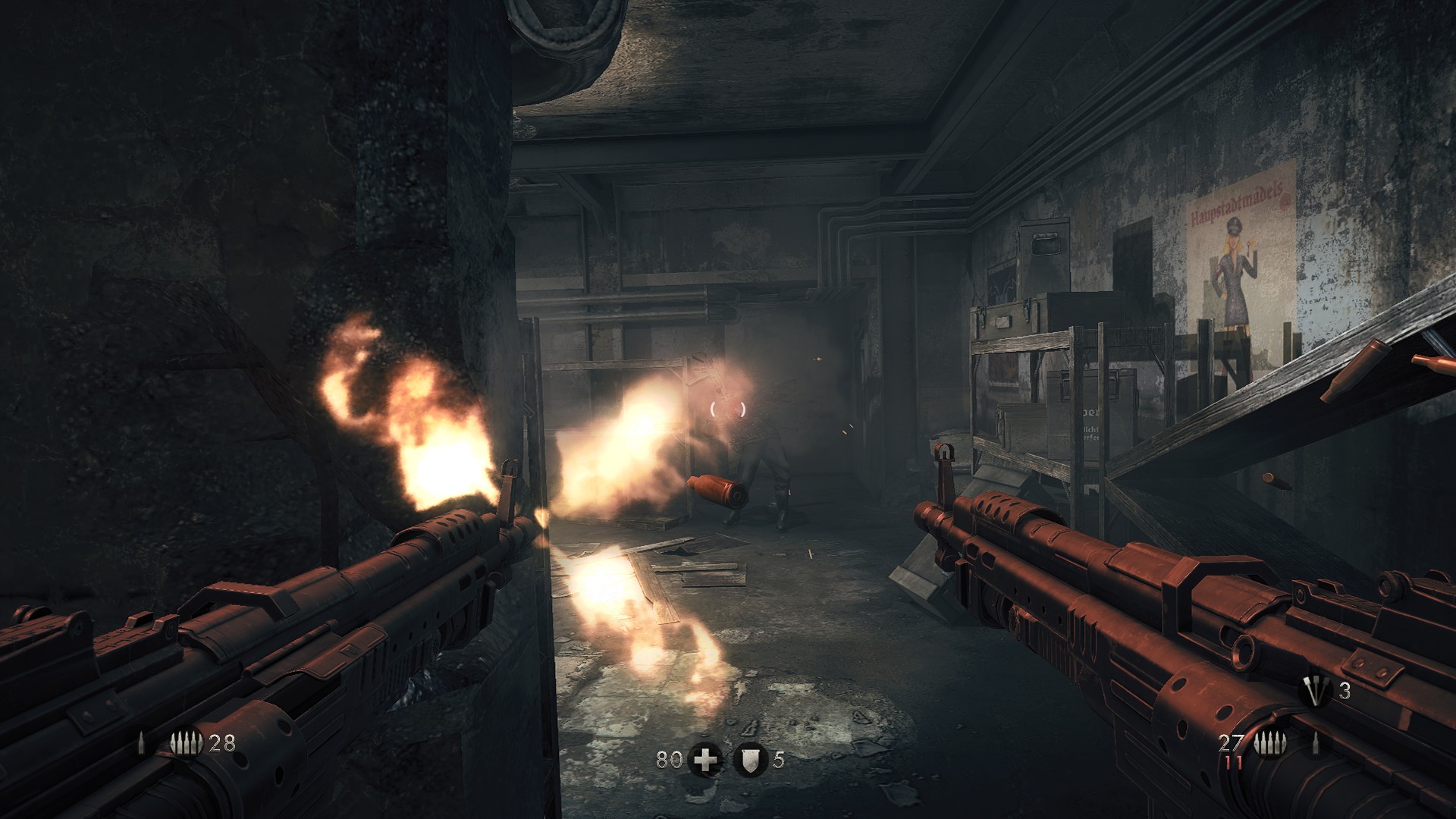The width and height of the screenshot is (1456, 819).
Task: Select single-bullet icon beside the 28 ammo cluster
Action: click(x=141, y=744)
